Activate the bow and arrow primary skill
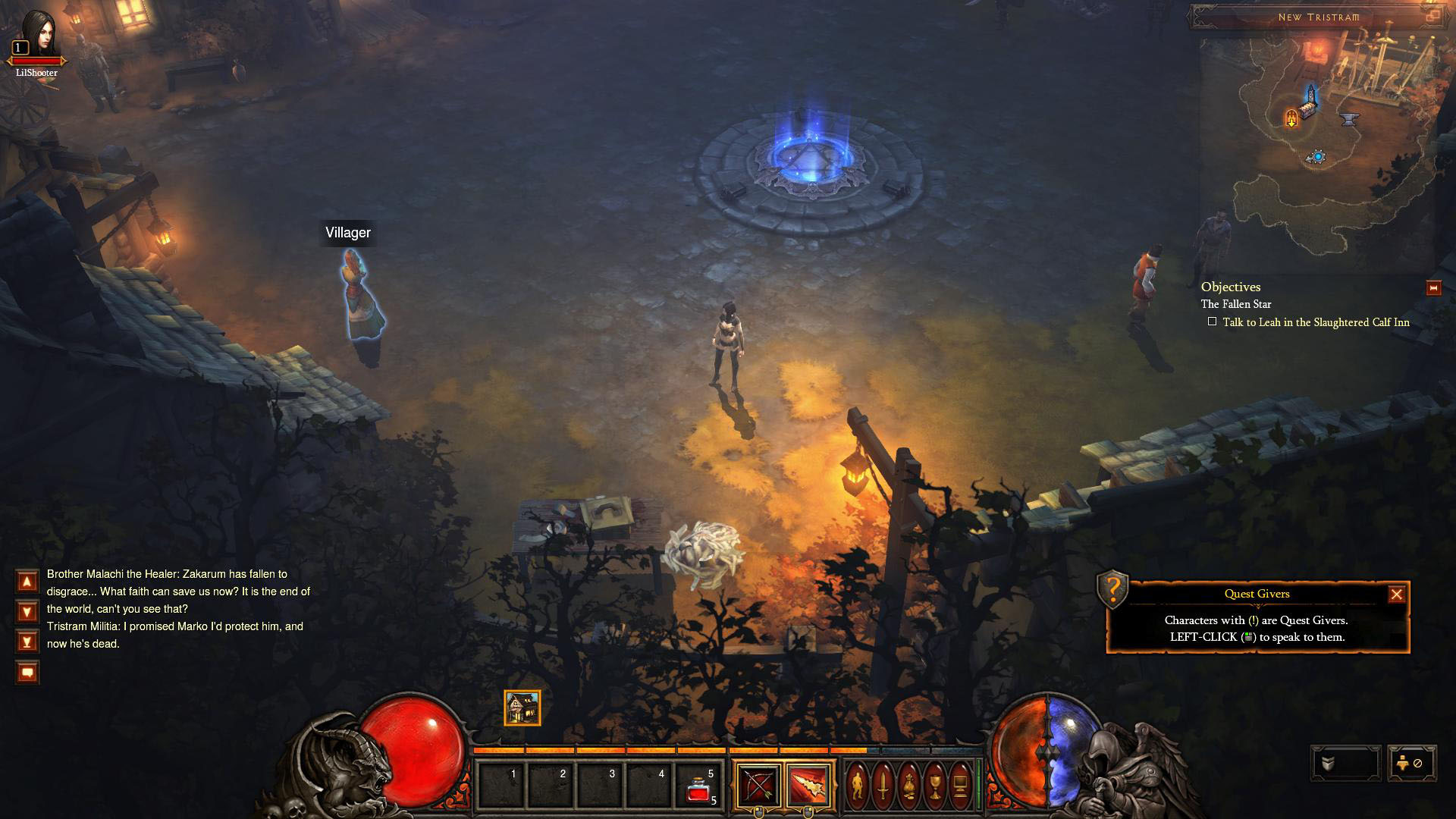The image size is (1456, 819). [x=758, y=786]
